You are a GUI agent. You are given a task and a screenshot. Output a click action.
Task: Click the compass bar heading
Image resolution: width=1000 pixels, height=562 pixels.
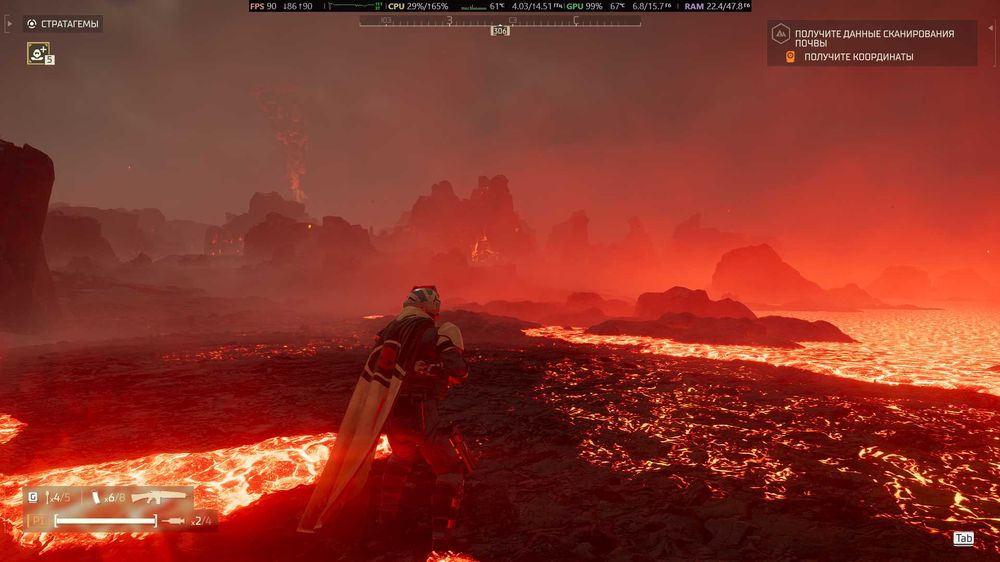click(500, 30)
